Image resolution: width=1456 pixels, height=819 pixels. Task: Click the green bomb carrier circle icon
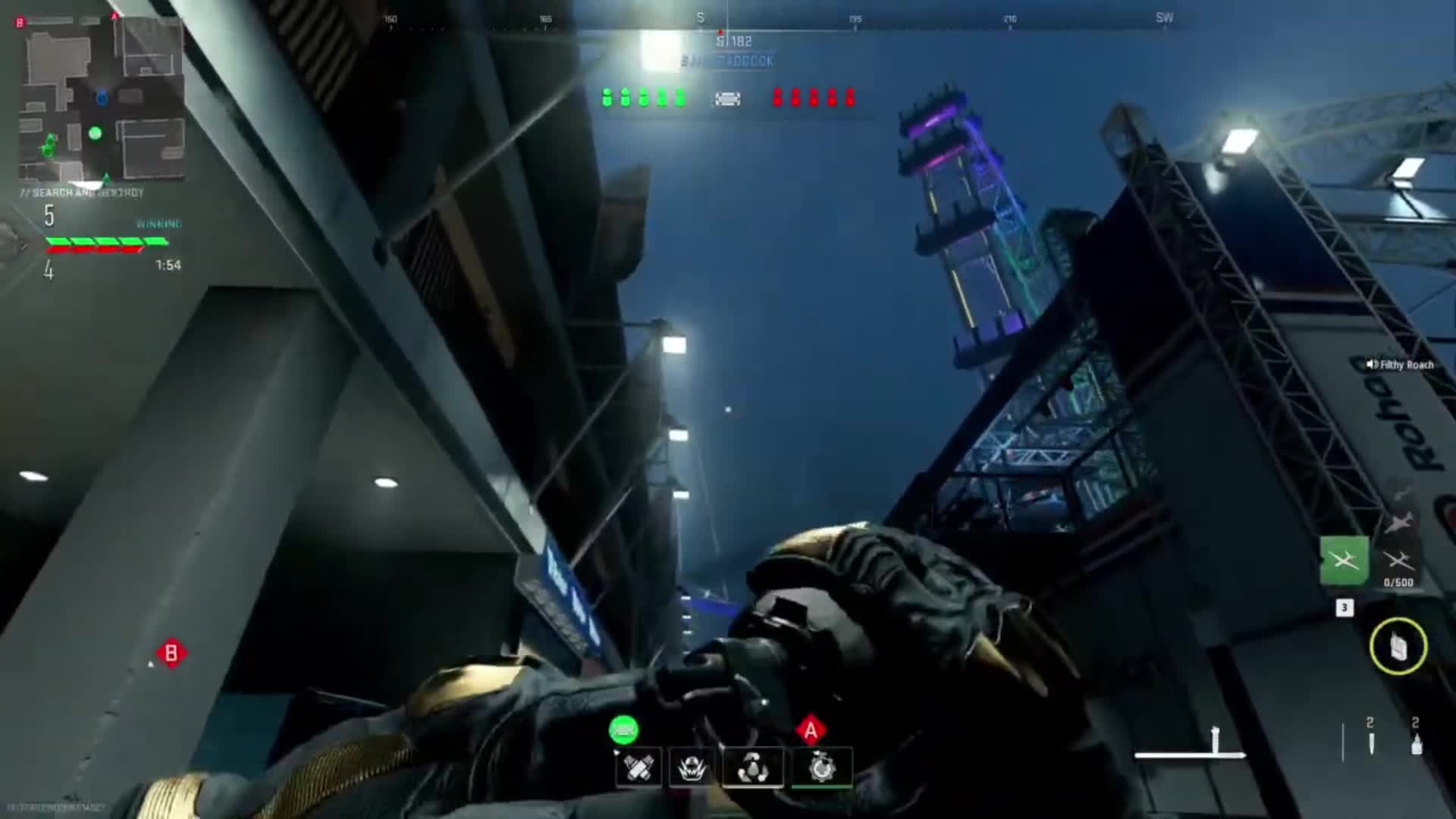tap(623, 730)
